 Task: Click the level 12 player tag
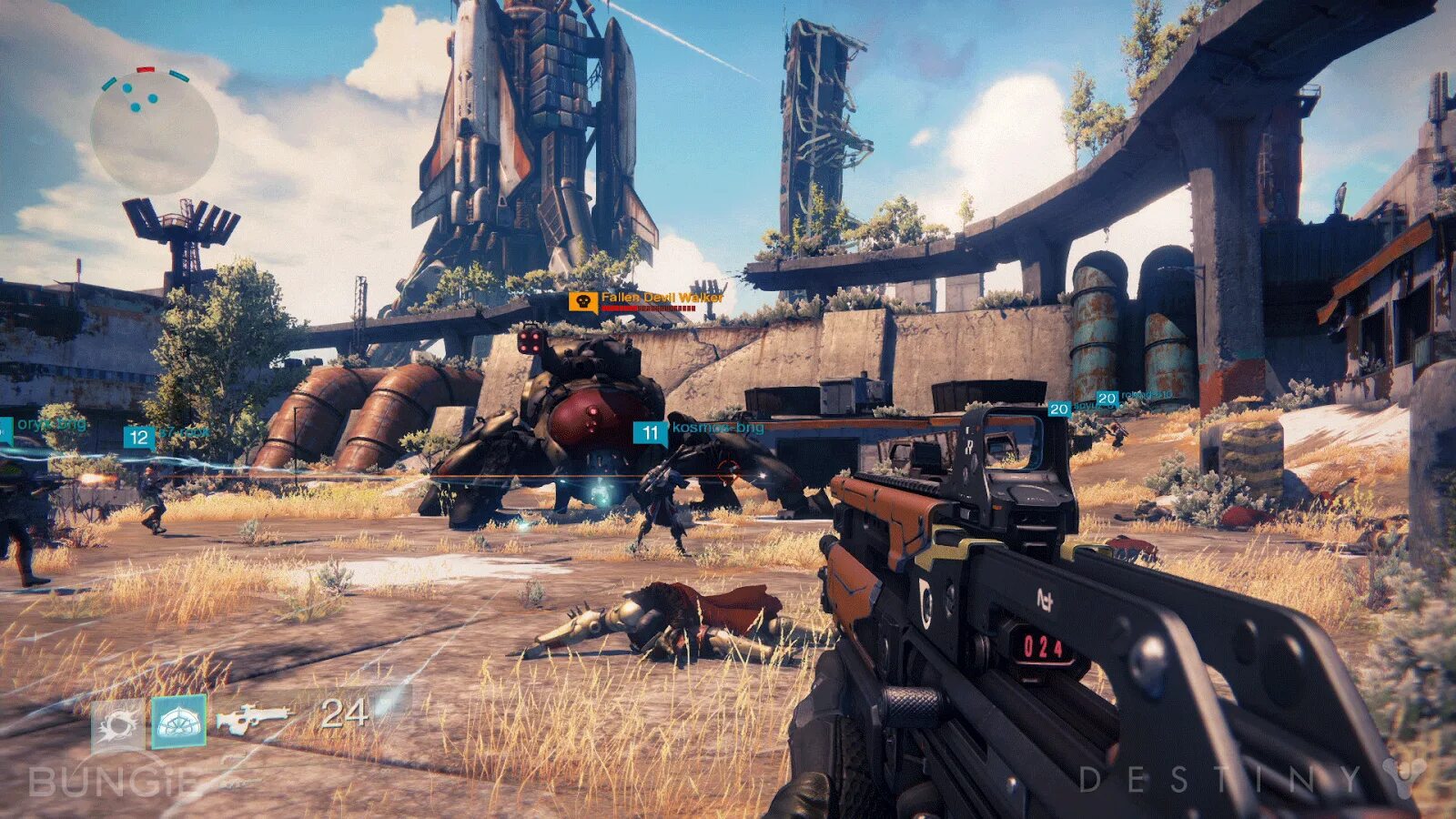tap(138, 438)
